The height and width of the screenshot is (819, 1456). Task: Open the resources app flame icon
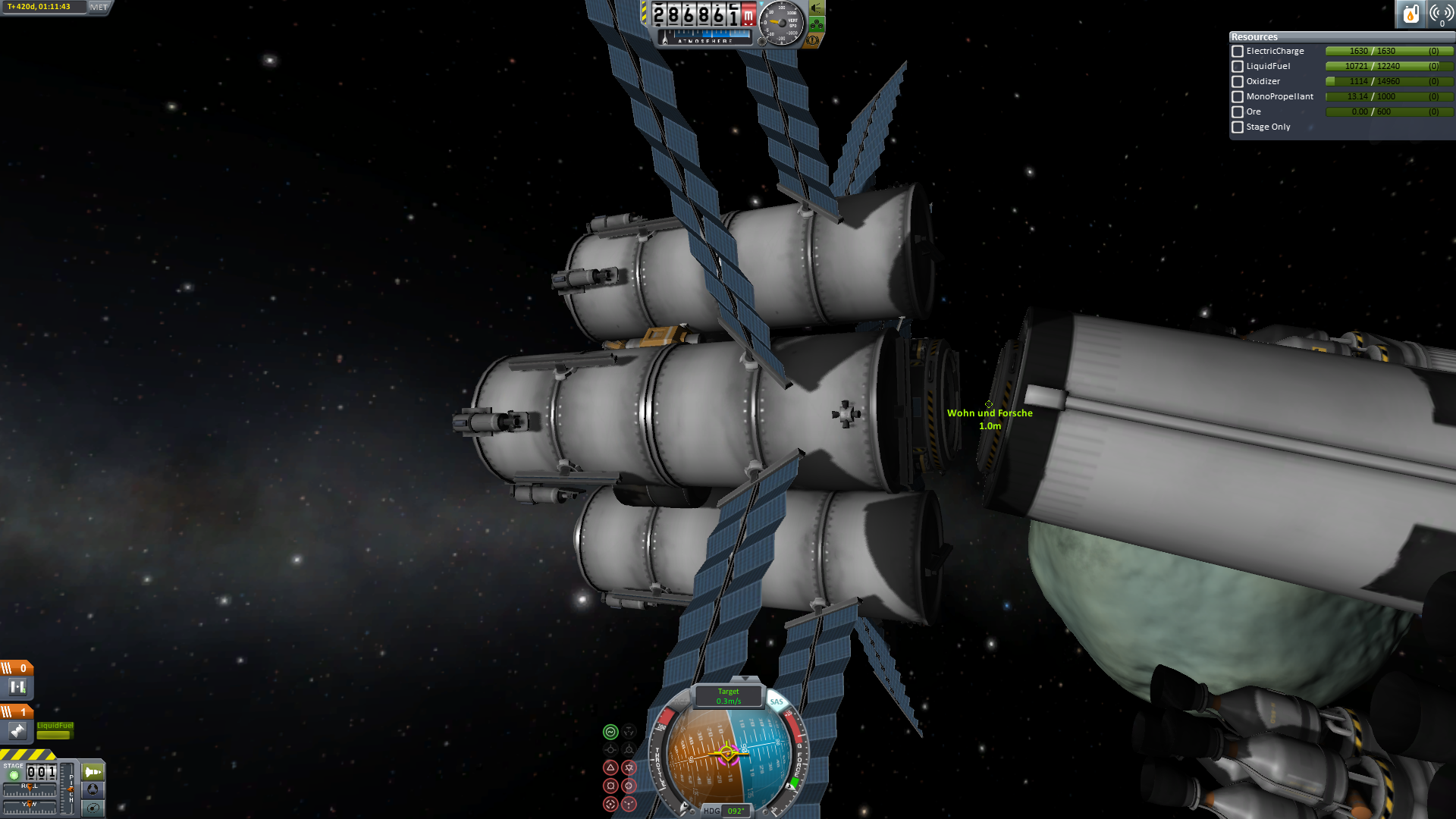click(x=1410, y=14)
